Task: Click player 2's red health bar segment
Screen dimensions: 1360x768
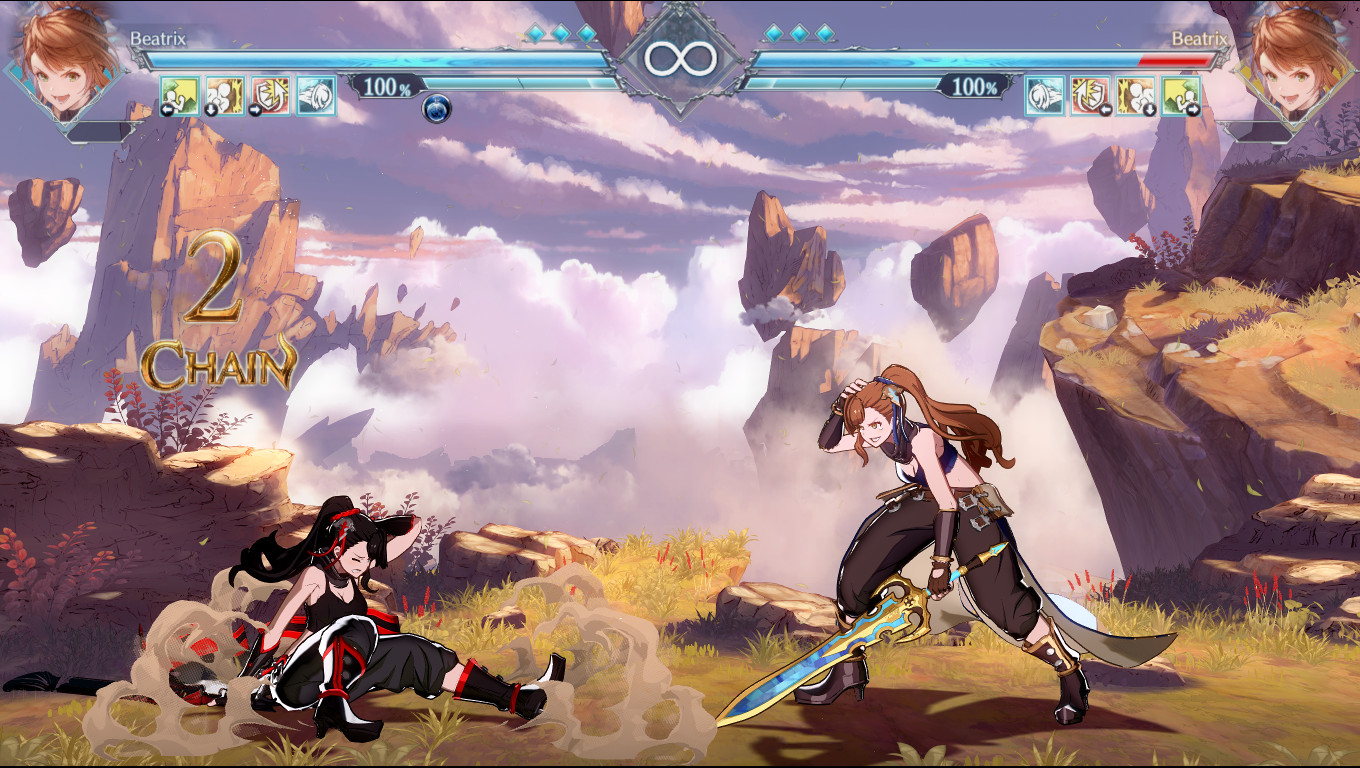Action: (x=1175, y=59)
